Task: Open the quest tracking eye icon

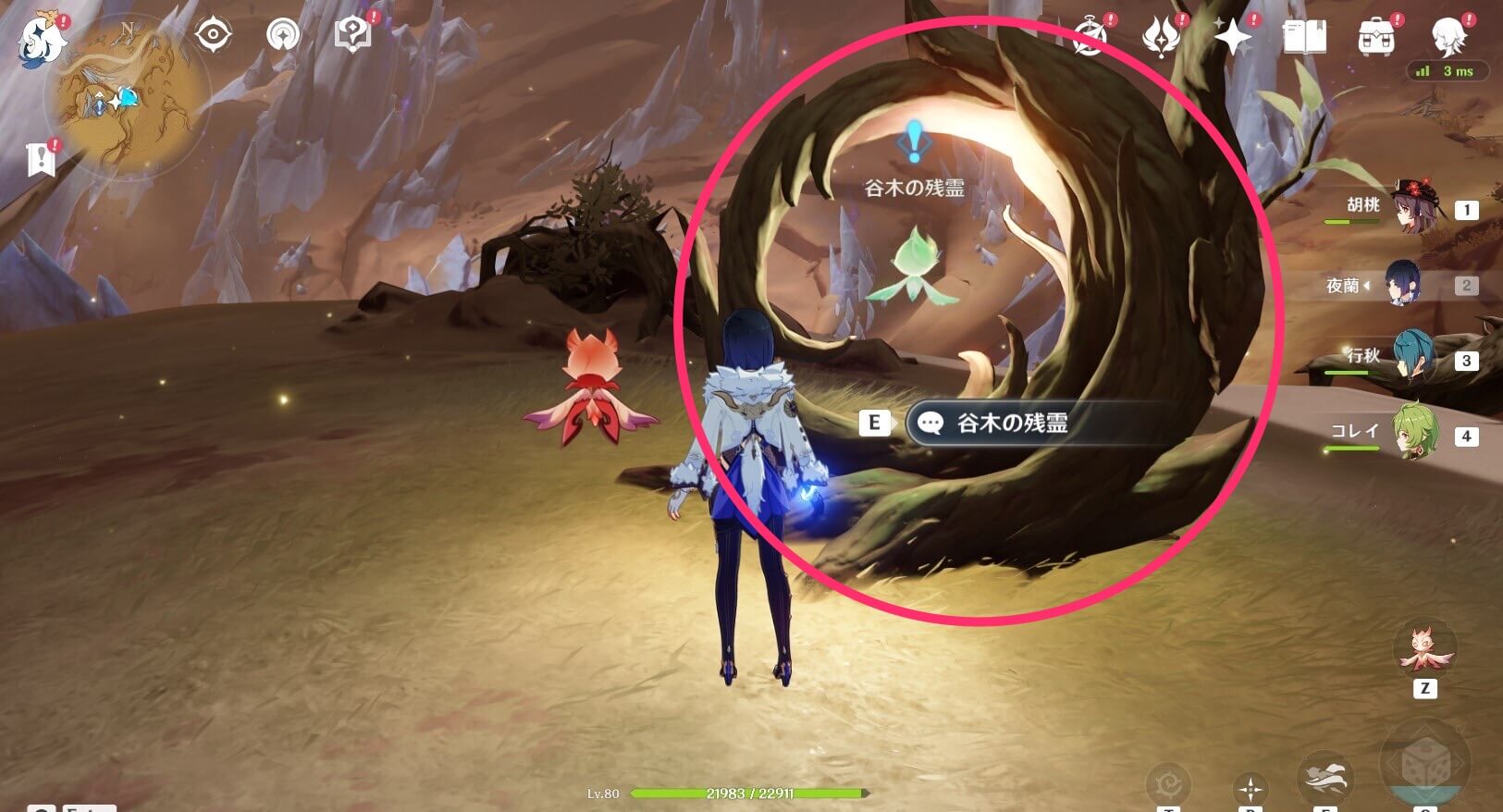Action: click(x=213, y=34)
